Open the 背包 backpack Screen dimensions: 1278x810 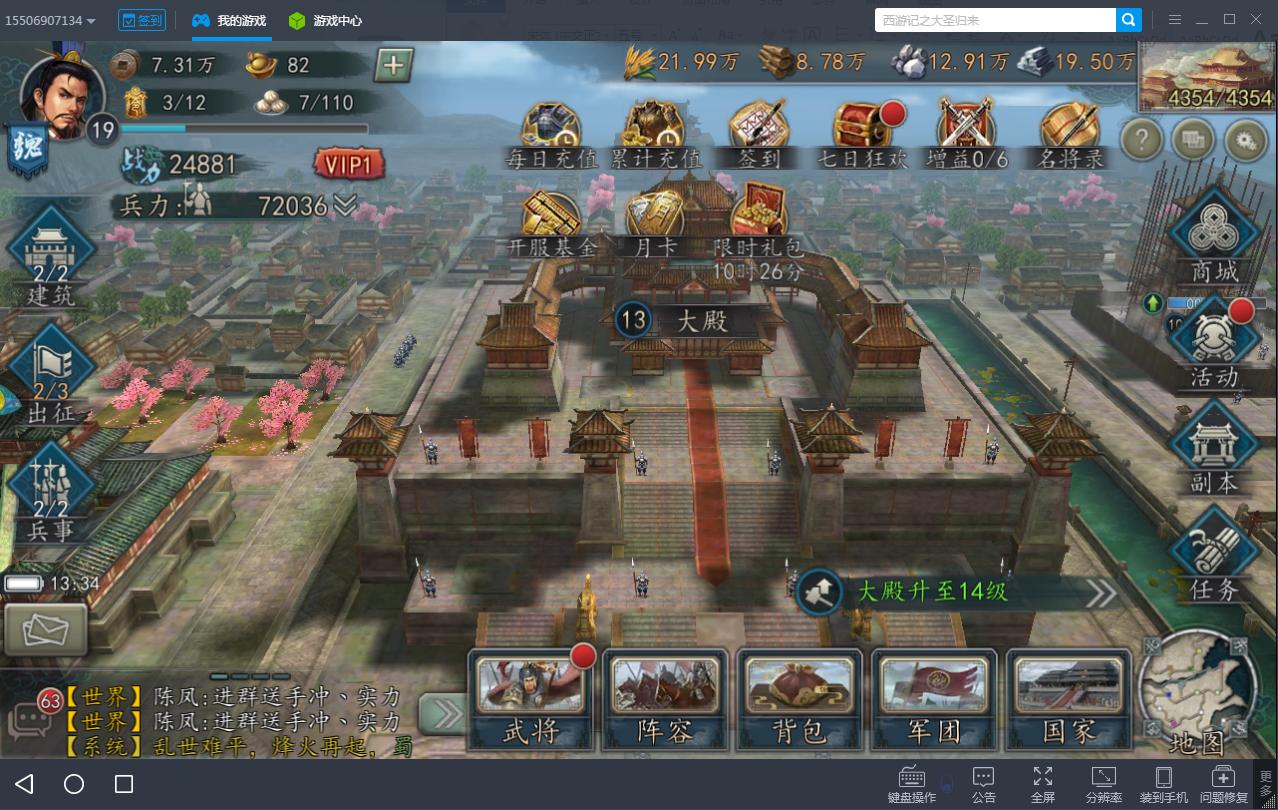(800, 699)
